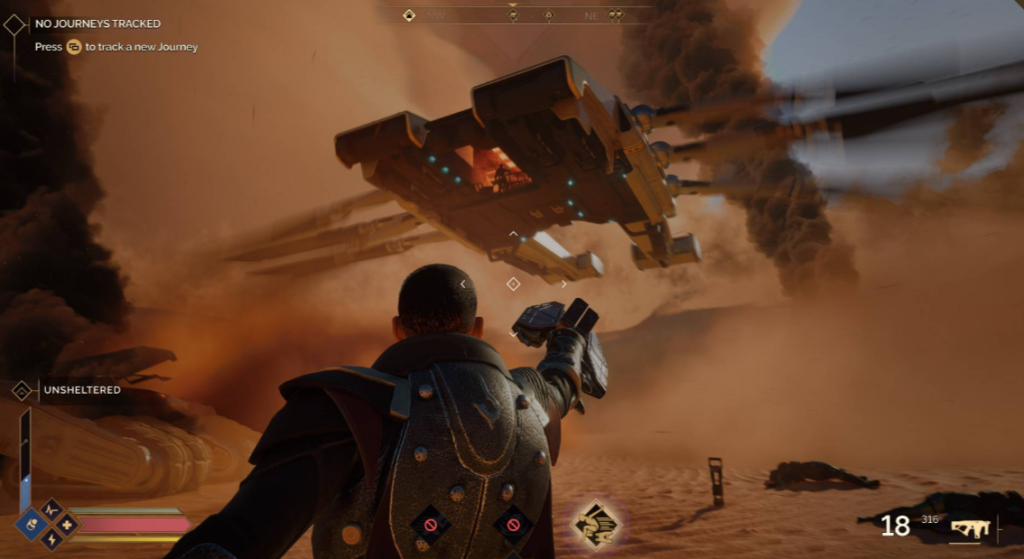The width and height of the screenshot is (1024, 559).
Task: Activate the golden crouching figure ability
Action: [597, 525]
